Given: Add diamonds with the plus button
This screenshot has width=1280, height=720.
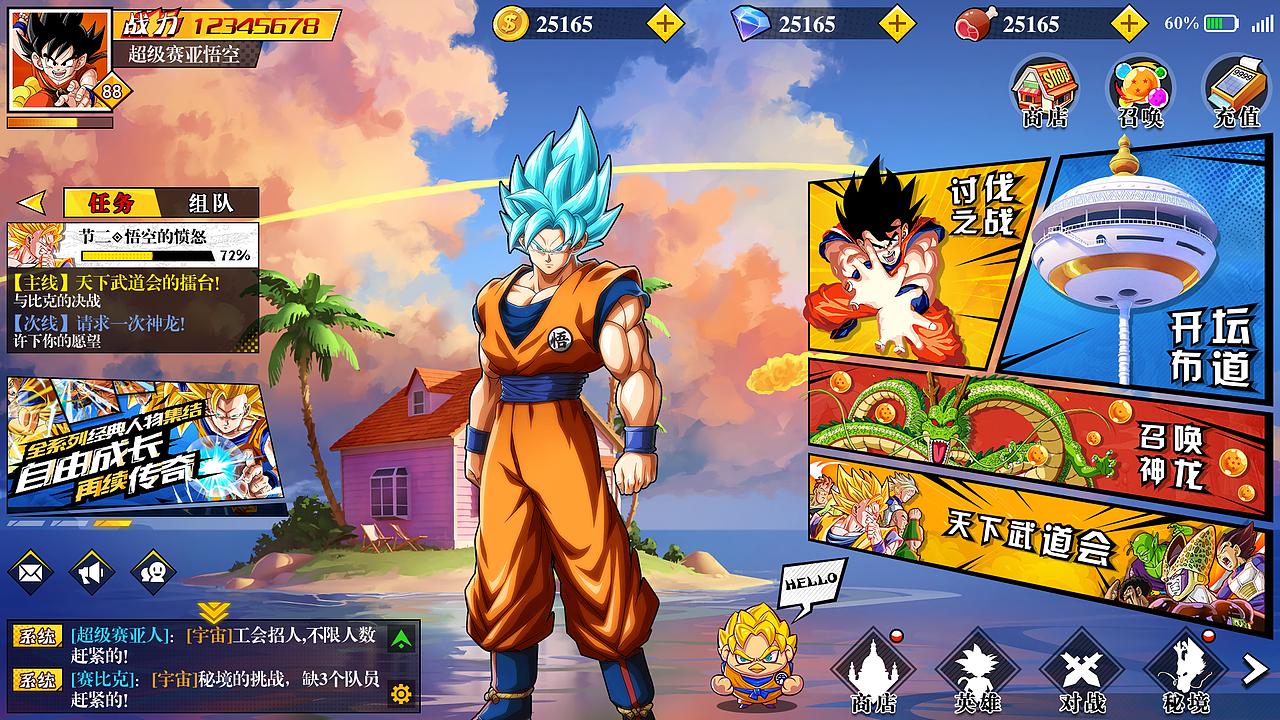Looking at the screenshot, I should click(897, 23).
